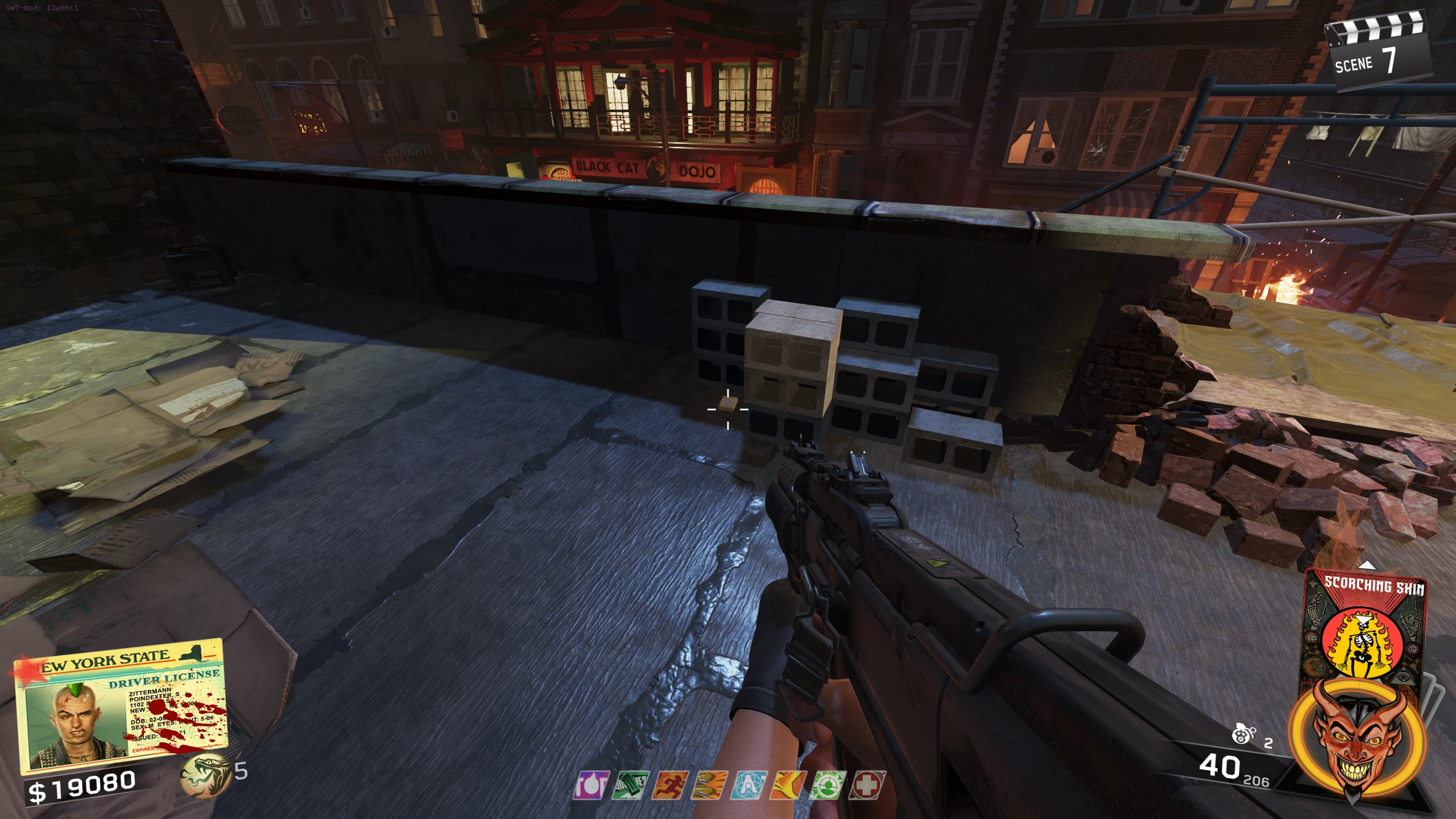1456x819 pixels.
Task: Click the green Quickies perk icon
Action: click(630, 786)
